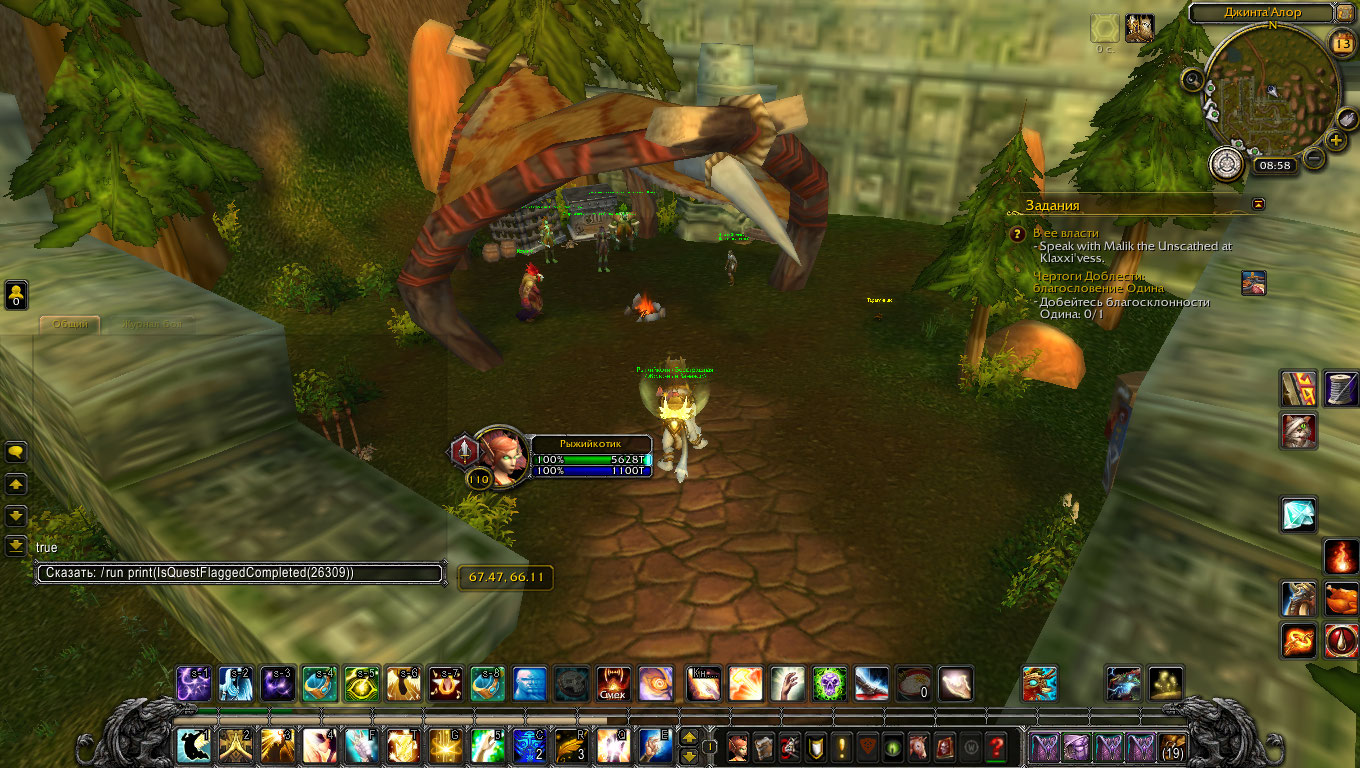Open the character info micro button
1360x768 pixels.
tap(740, 747)
